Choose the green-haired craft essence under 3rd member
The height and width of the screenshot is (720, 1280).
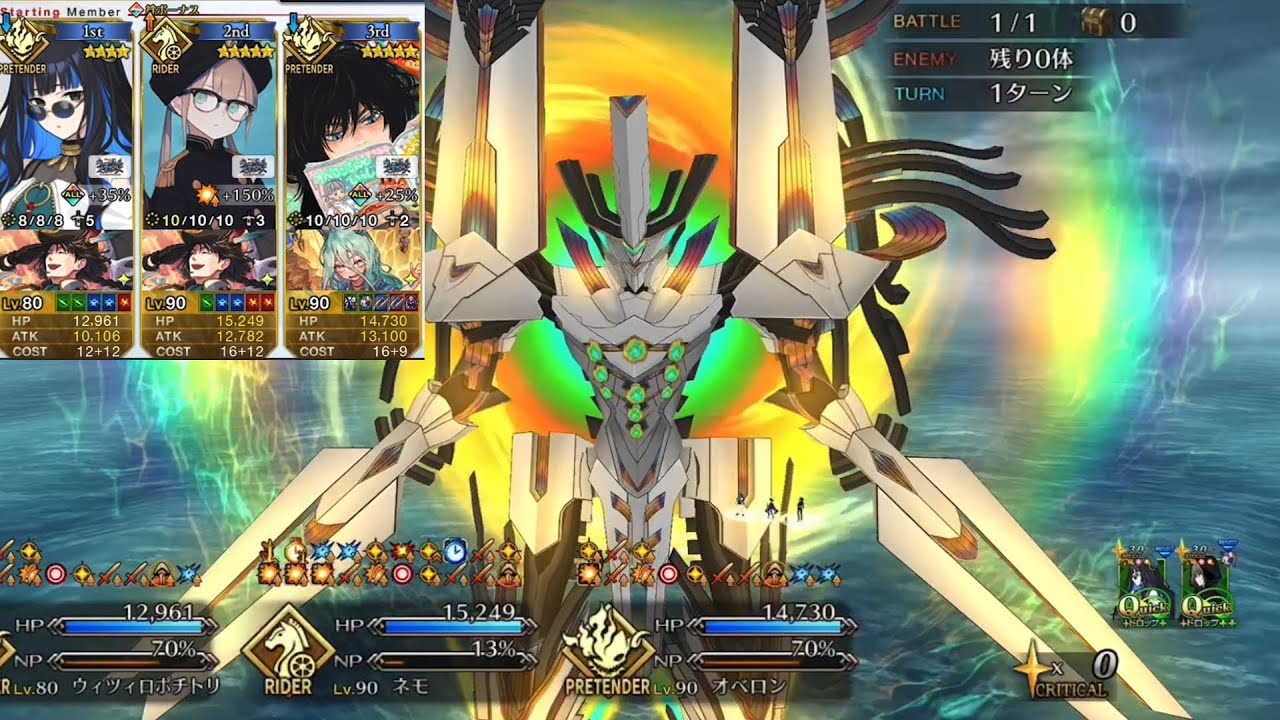coord(352,259)
